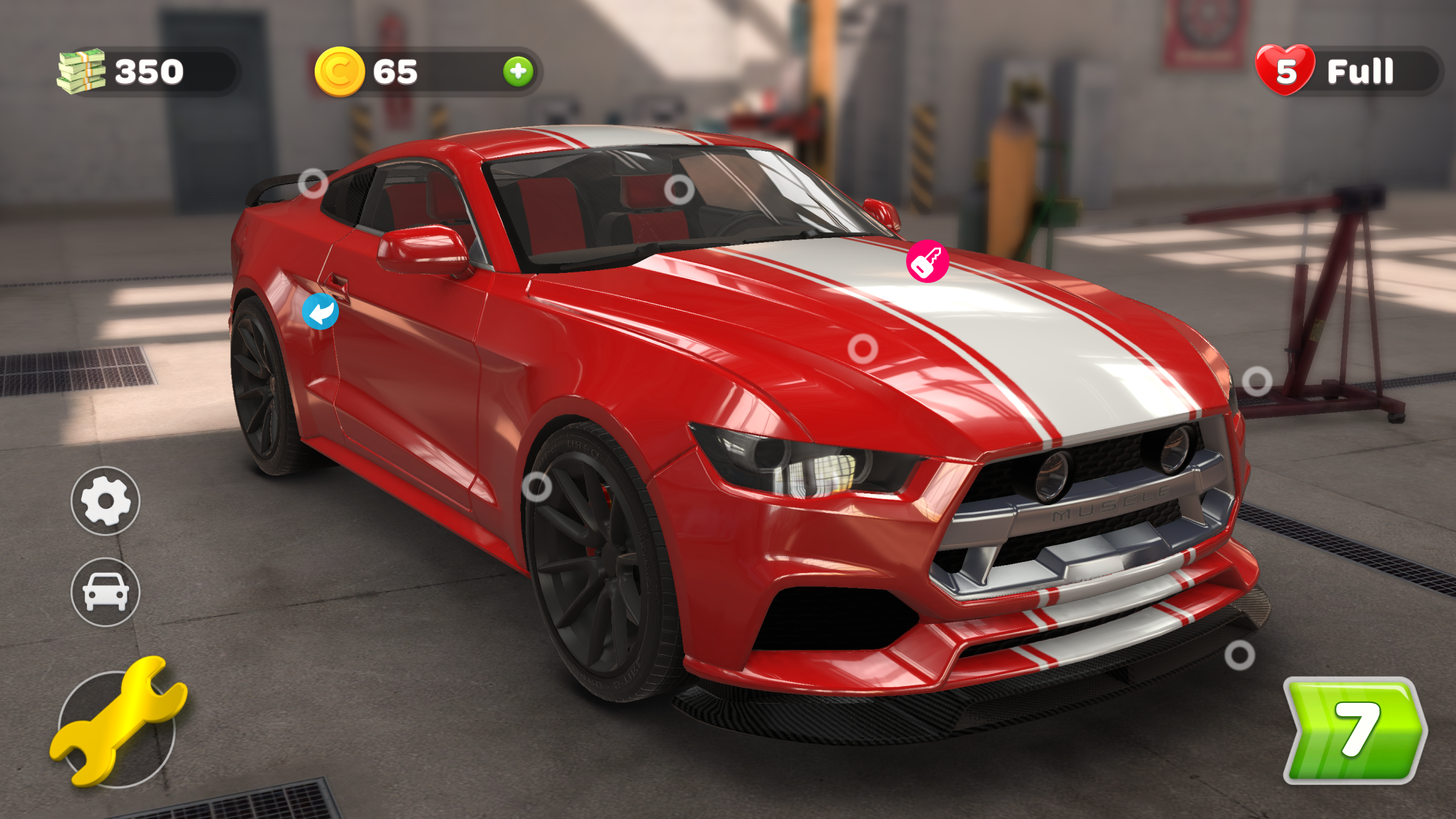Click the gold coin icon showing 65
The width and height of the screenshot is (1456, 819).
coord(340,73)
